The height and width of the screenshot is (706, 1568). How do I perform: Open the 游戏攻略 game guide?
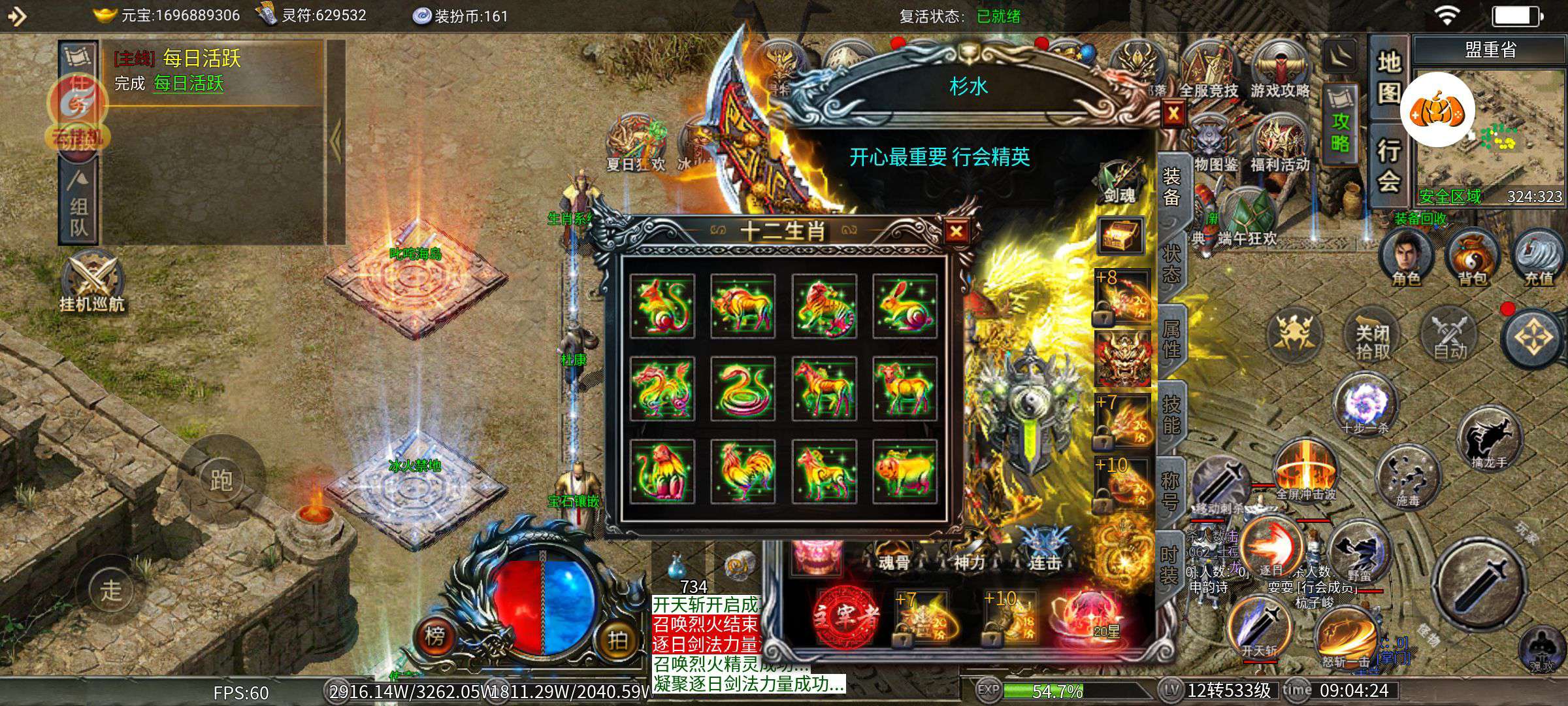pos(1280,73)
